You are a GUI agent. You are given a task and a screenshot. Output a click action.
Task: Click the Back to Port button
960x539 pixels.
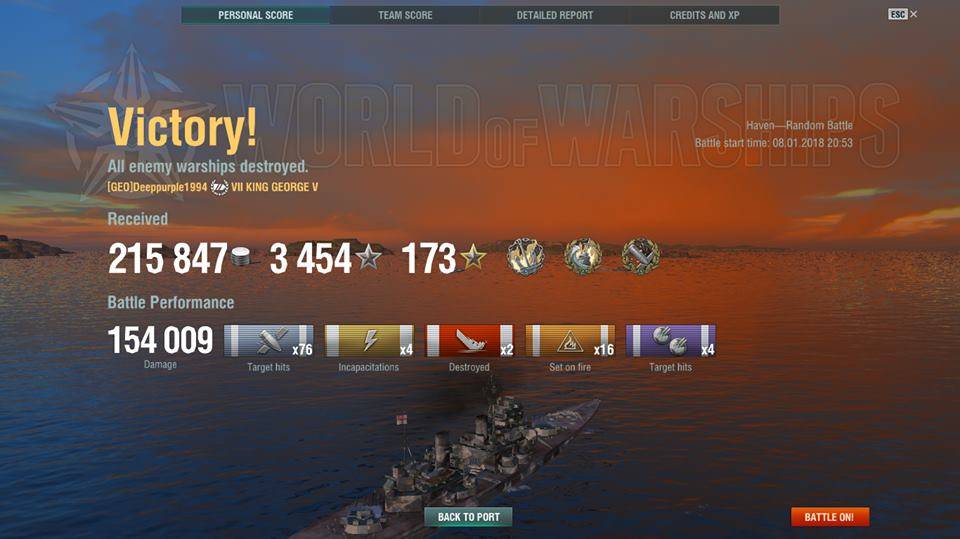468,517
